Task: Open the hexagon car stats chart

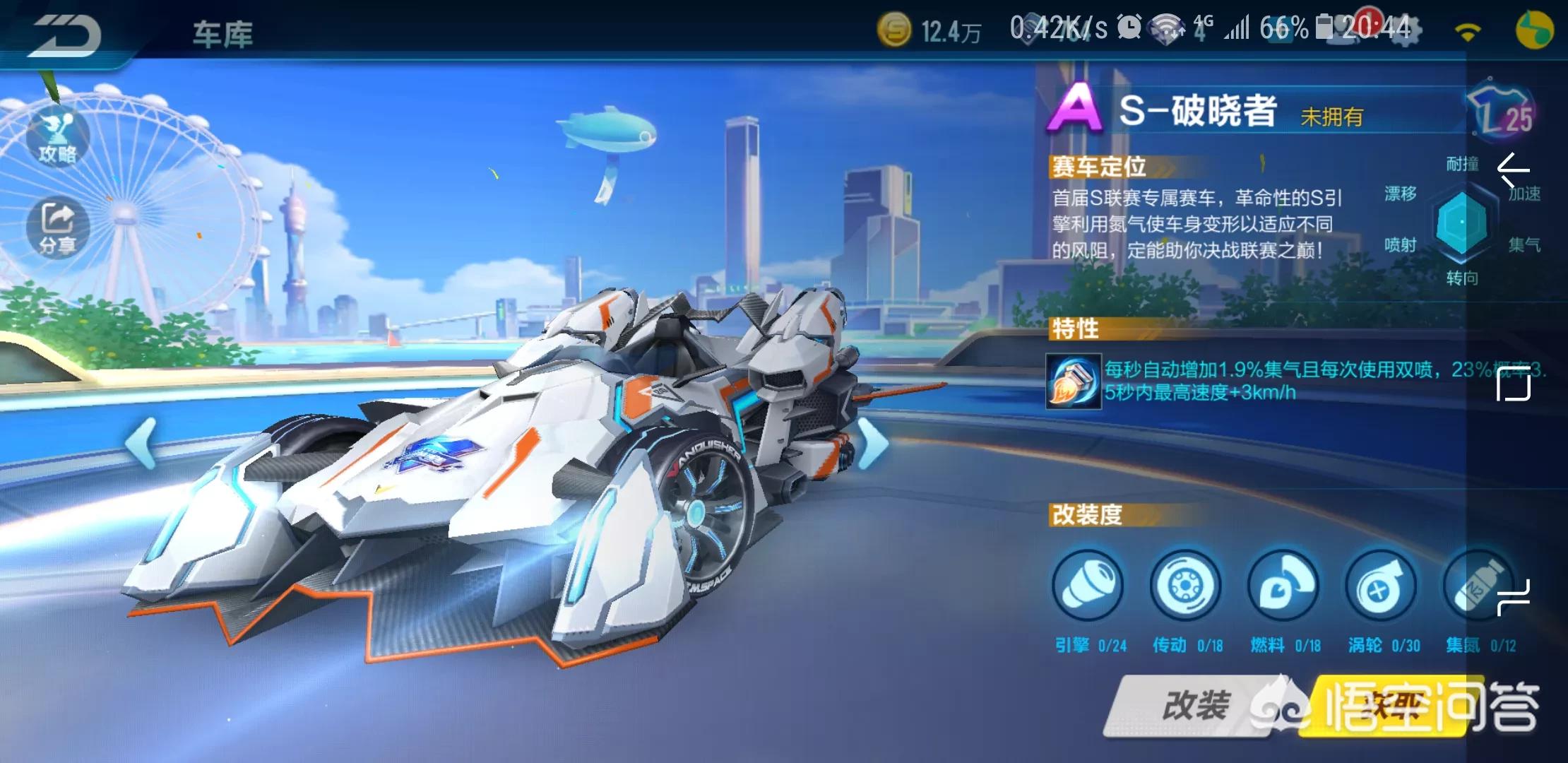Action: coord(1461,223)
